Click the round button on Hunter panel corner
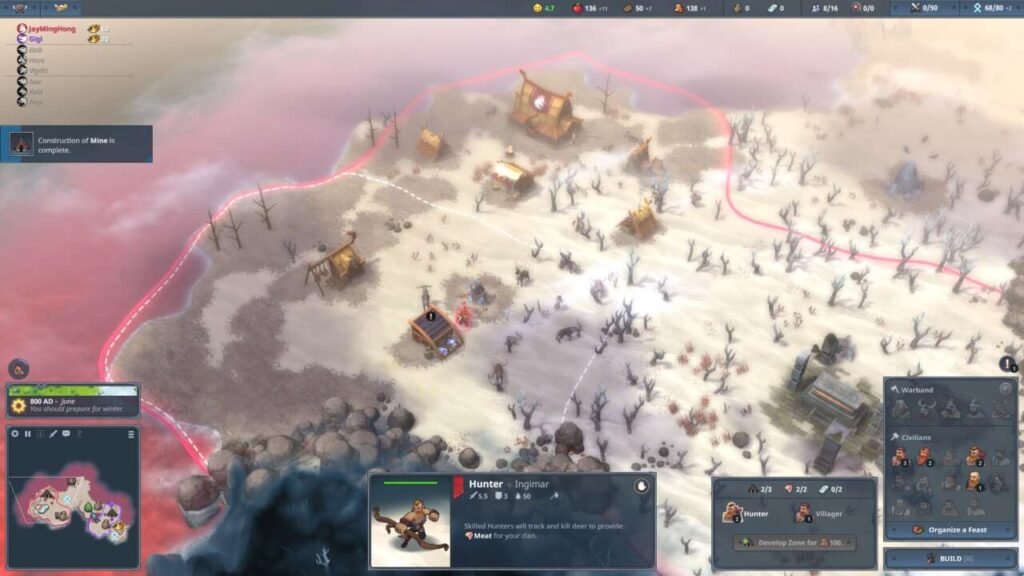1024x576 pixels. [642, 486]
